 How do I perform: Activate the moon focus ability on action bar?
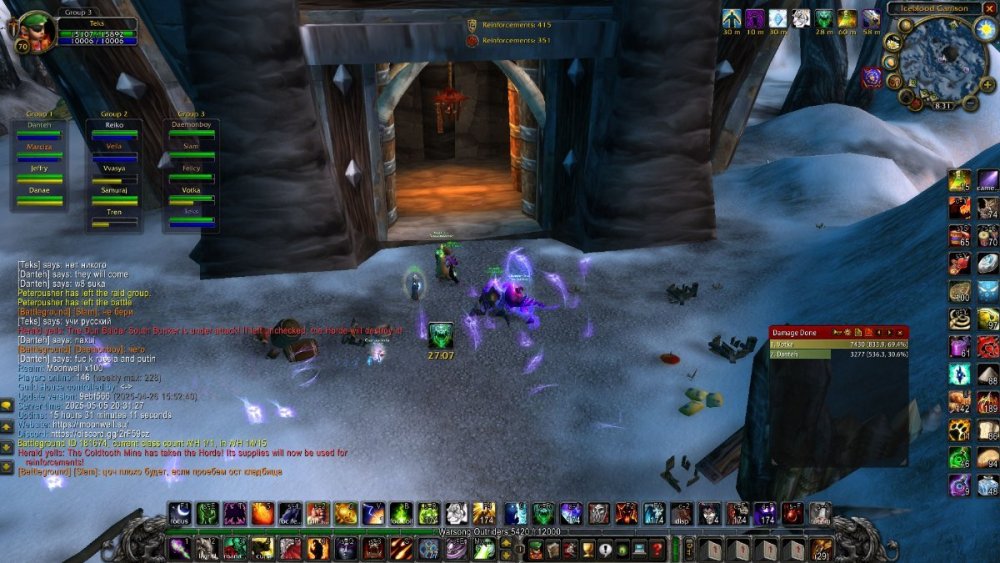point(180,514)
